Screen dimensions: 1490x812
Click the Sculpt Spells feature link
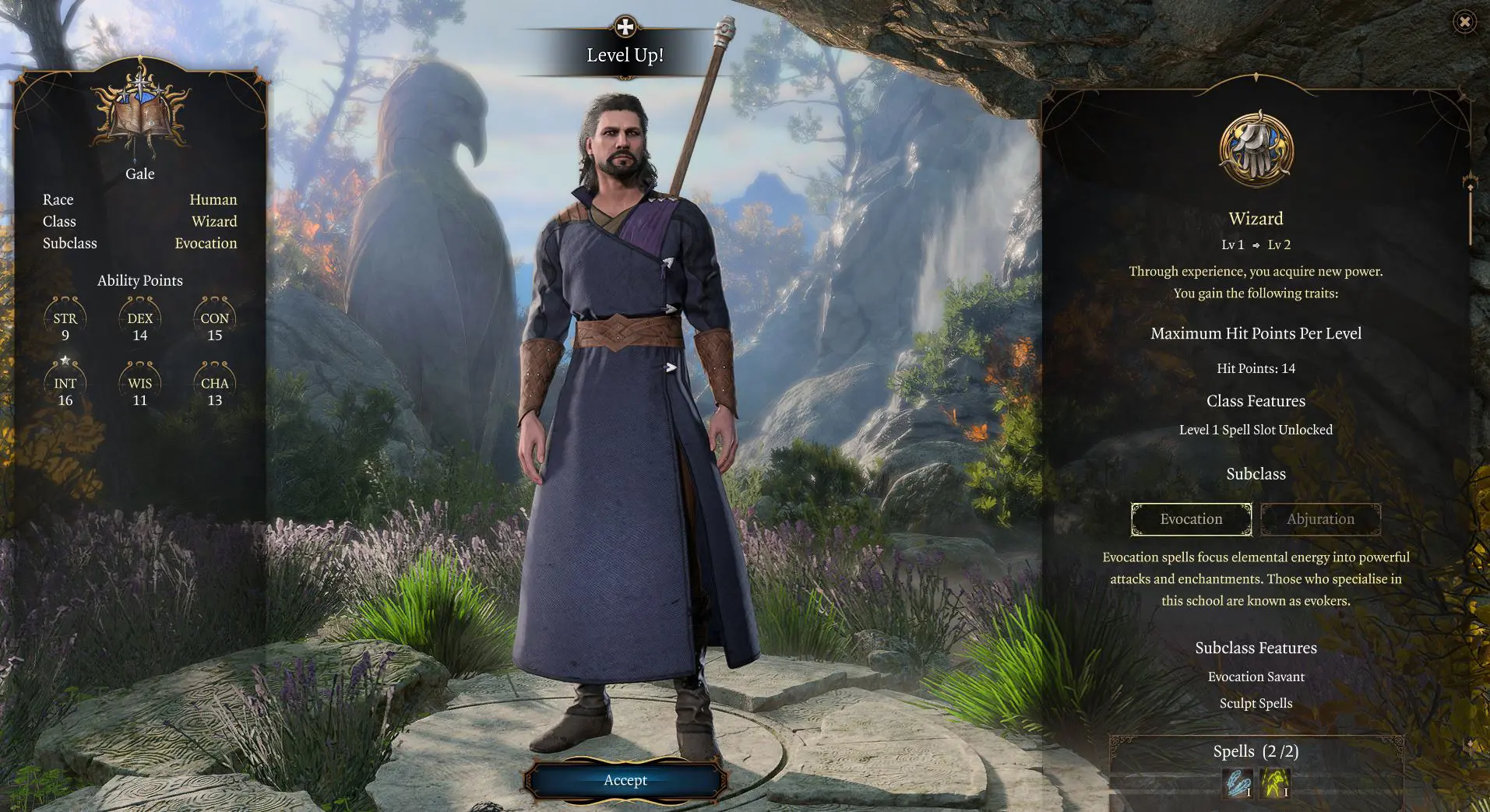coord(1256,702)
